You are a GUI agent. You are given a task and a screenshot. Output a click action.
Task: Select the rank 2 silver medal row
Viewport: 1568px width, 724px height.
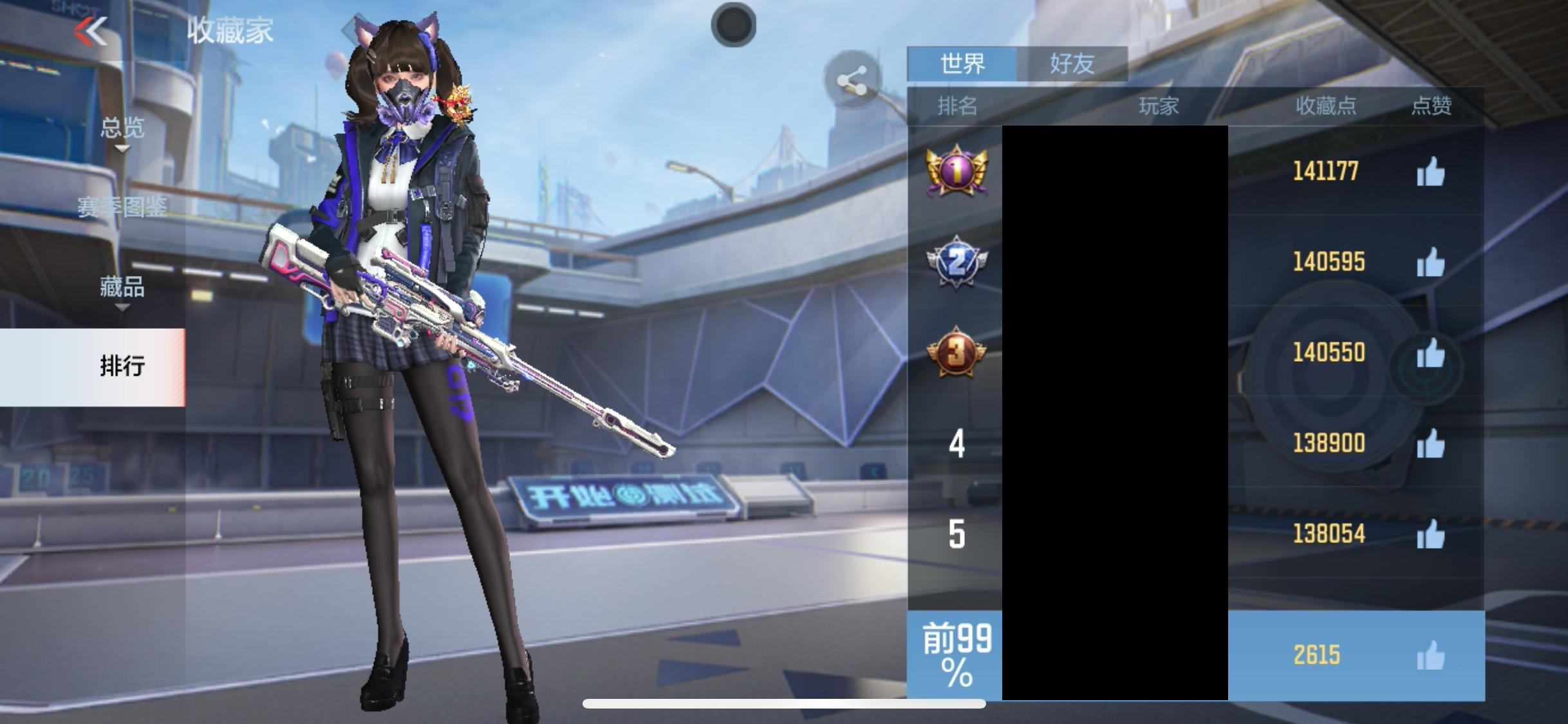956,262
